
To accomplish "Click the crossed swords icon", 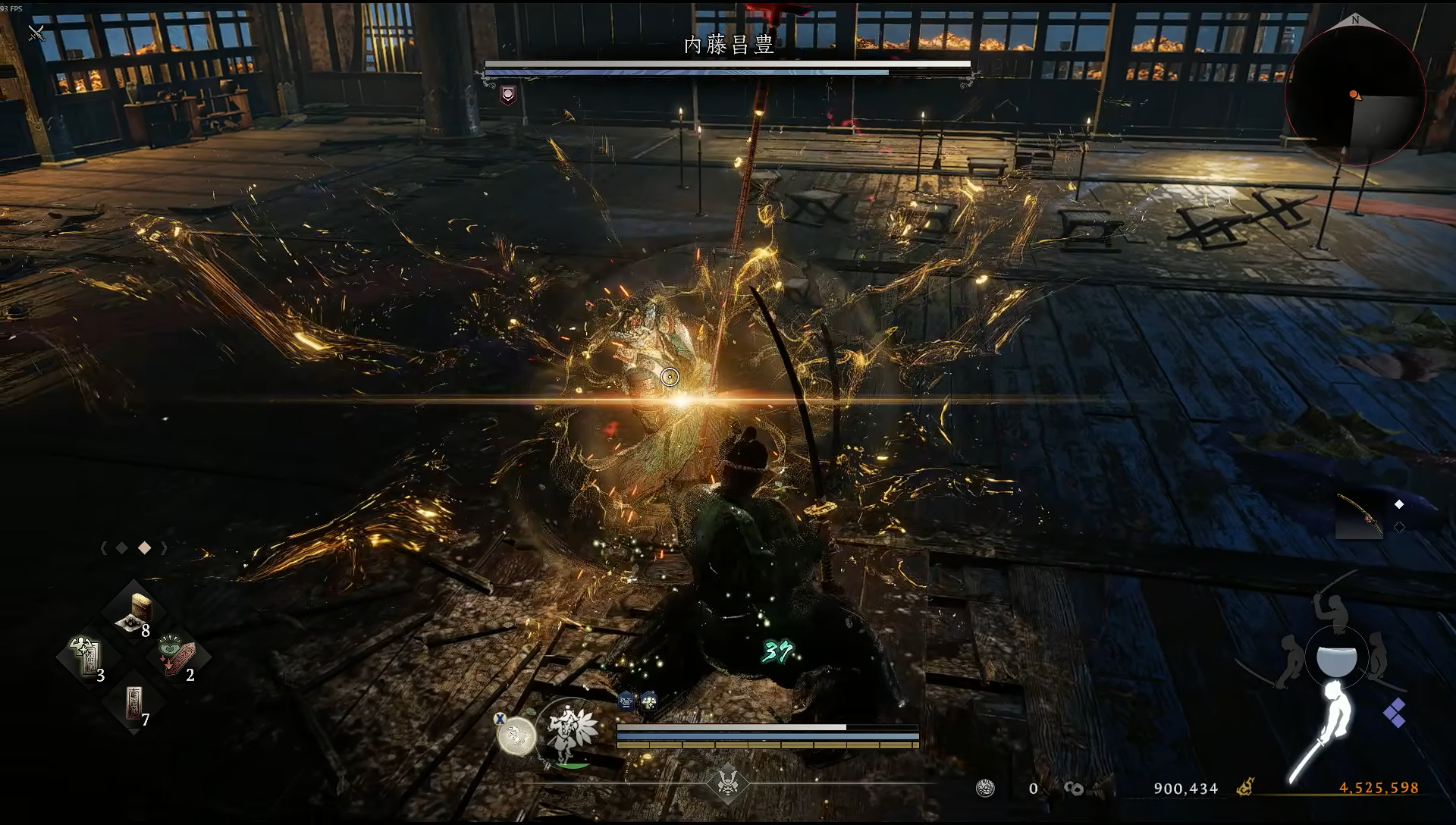I will click(x=36, y=33).
